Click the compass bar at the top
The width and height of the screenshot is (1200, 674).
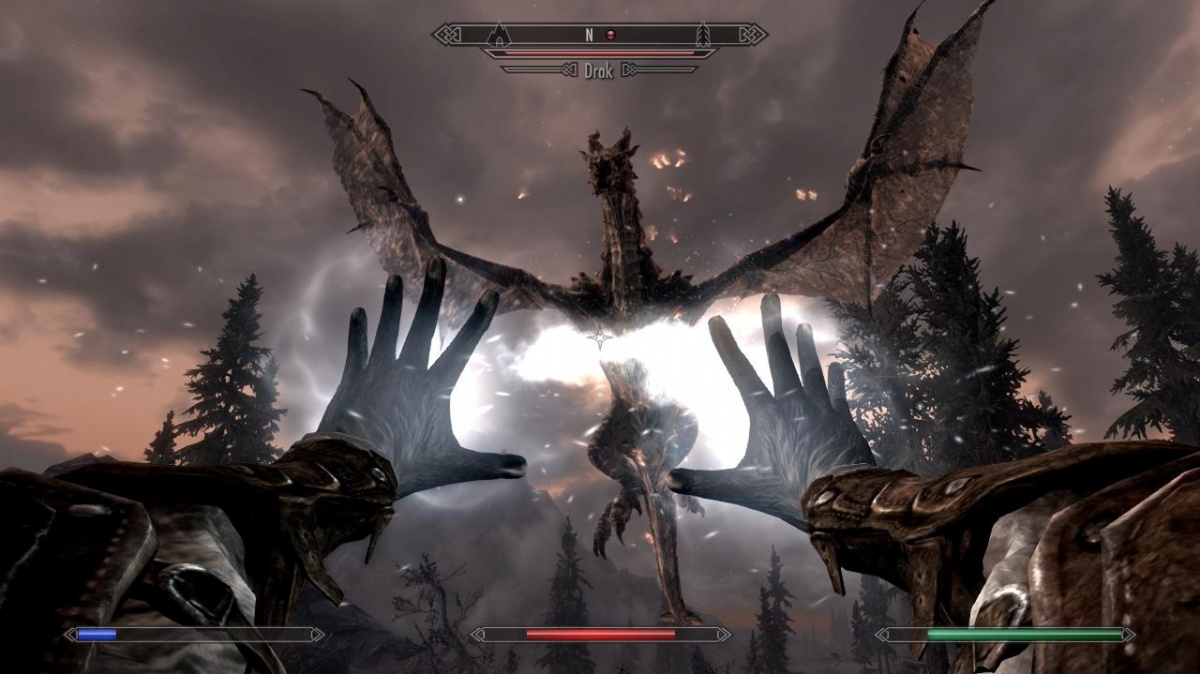pos(599,35)
